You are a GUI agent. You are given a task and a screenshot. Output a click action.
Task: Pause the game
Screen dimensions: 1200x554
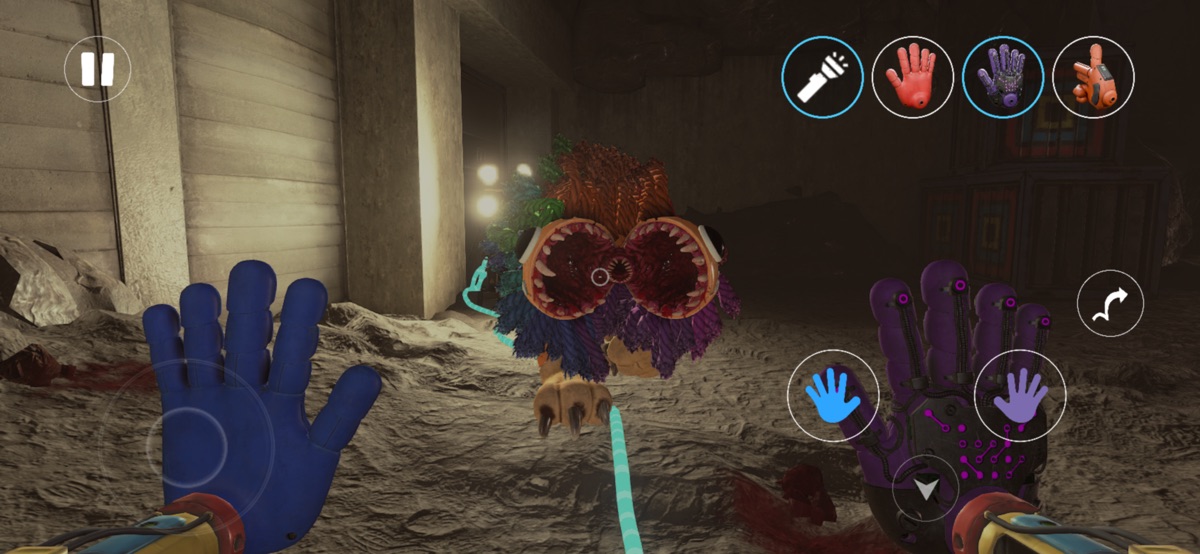point(97,69)
